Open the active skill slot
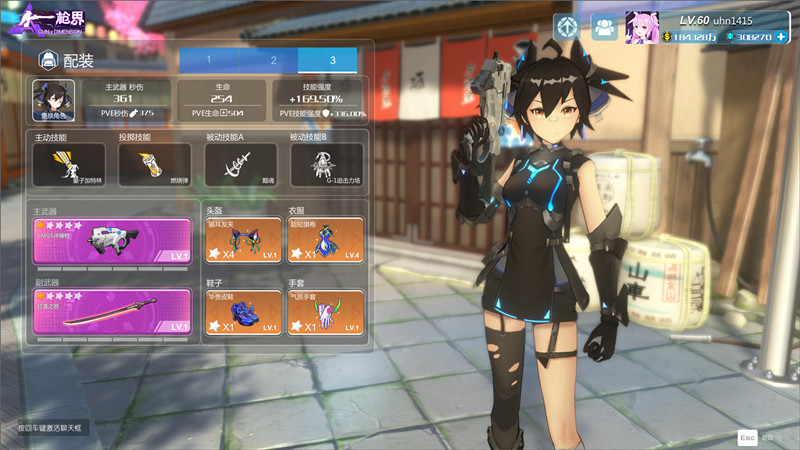This screenshot has height=450, width=800. click(x=69, y=164)
